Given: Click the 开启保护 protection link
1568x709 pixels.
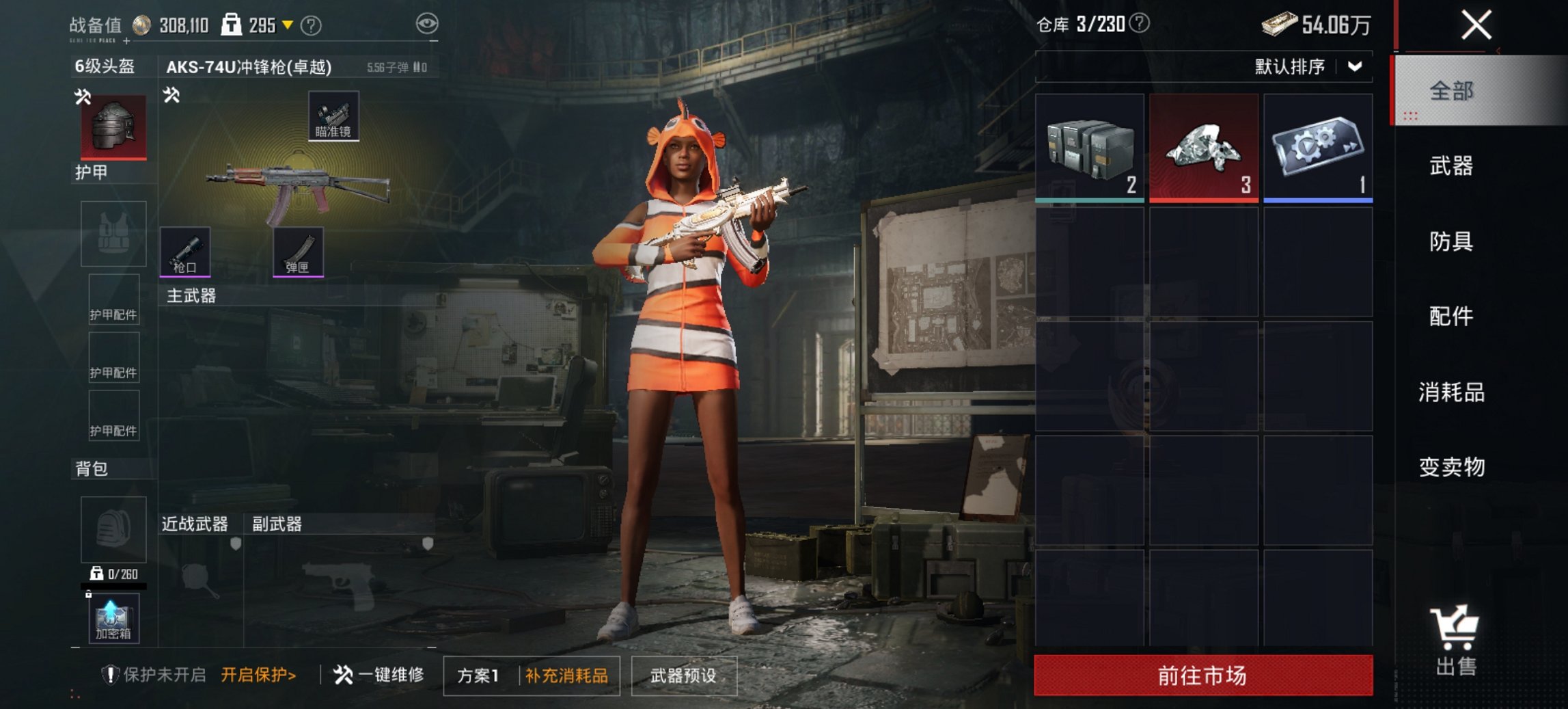Looking at the screenshot, I should [258, 673].
